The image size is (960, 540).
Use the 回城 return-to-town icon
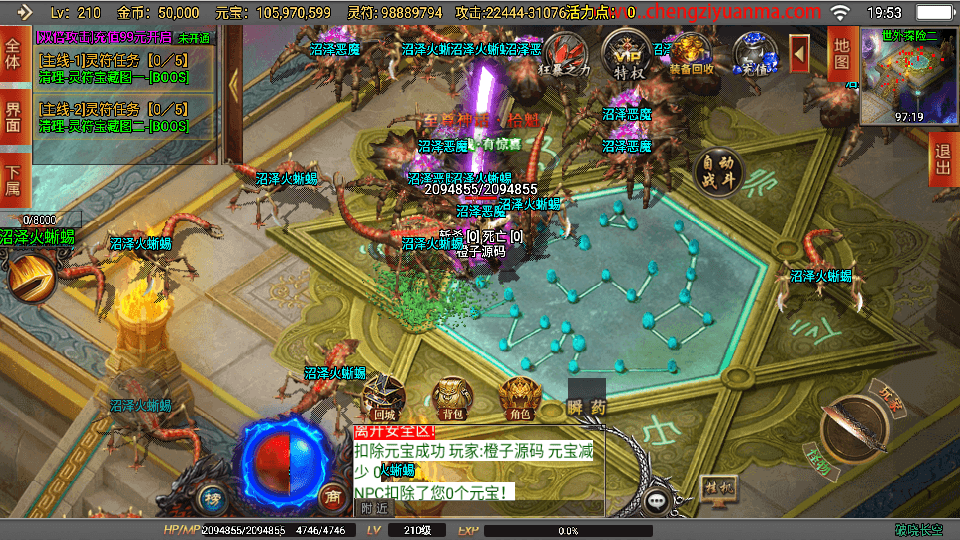pos(383,396)
